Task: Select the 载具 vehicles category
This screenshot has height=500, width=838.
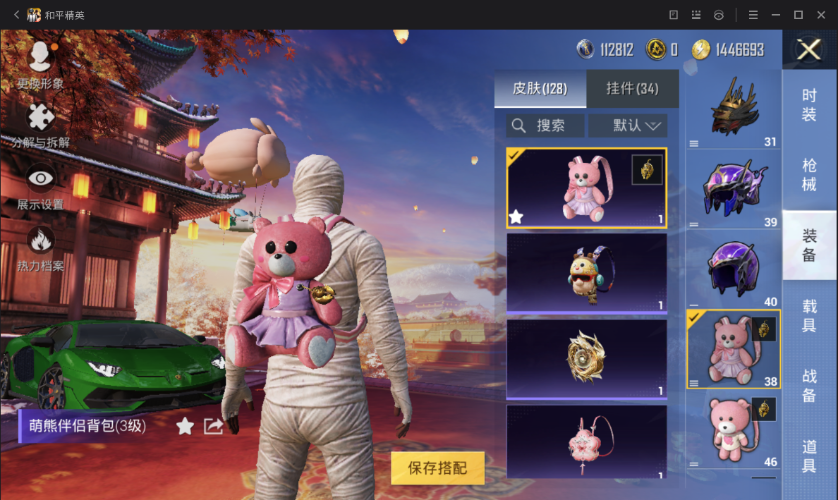Action: pyautogui.click(x=809, y=314)
